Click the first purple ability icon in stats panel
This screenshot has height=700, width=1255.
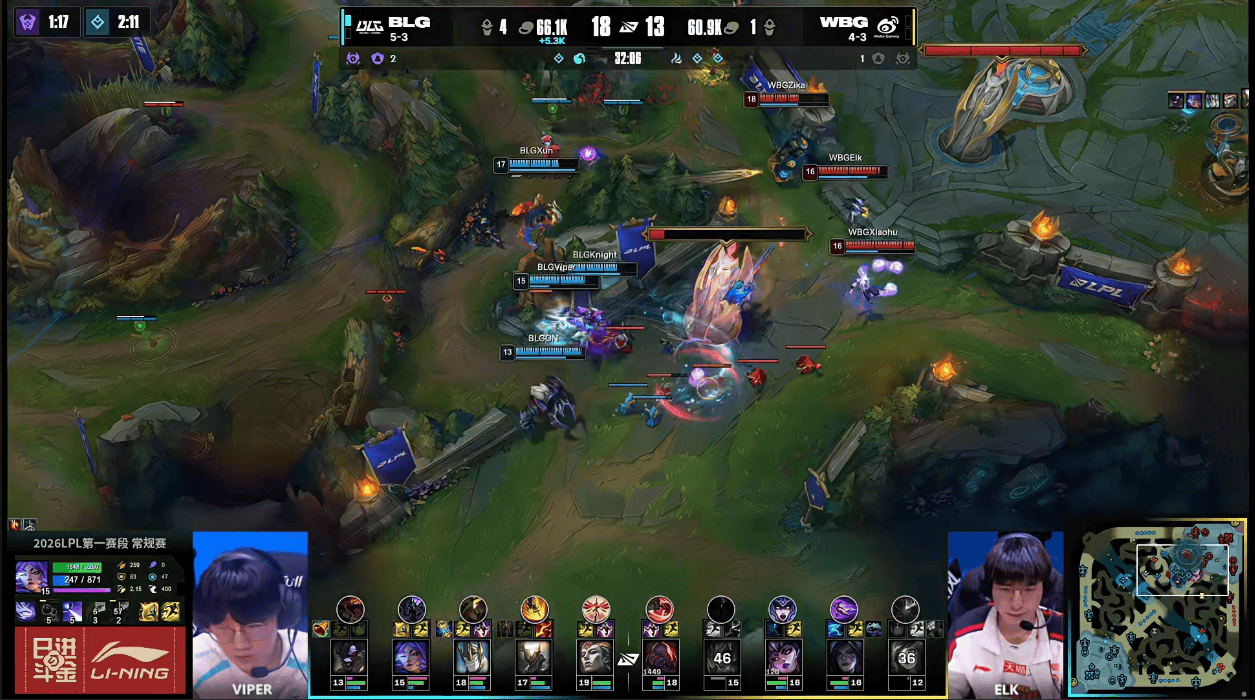[x=26, y=611]
